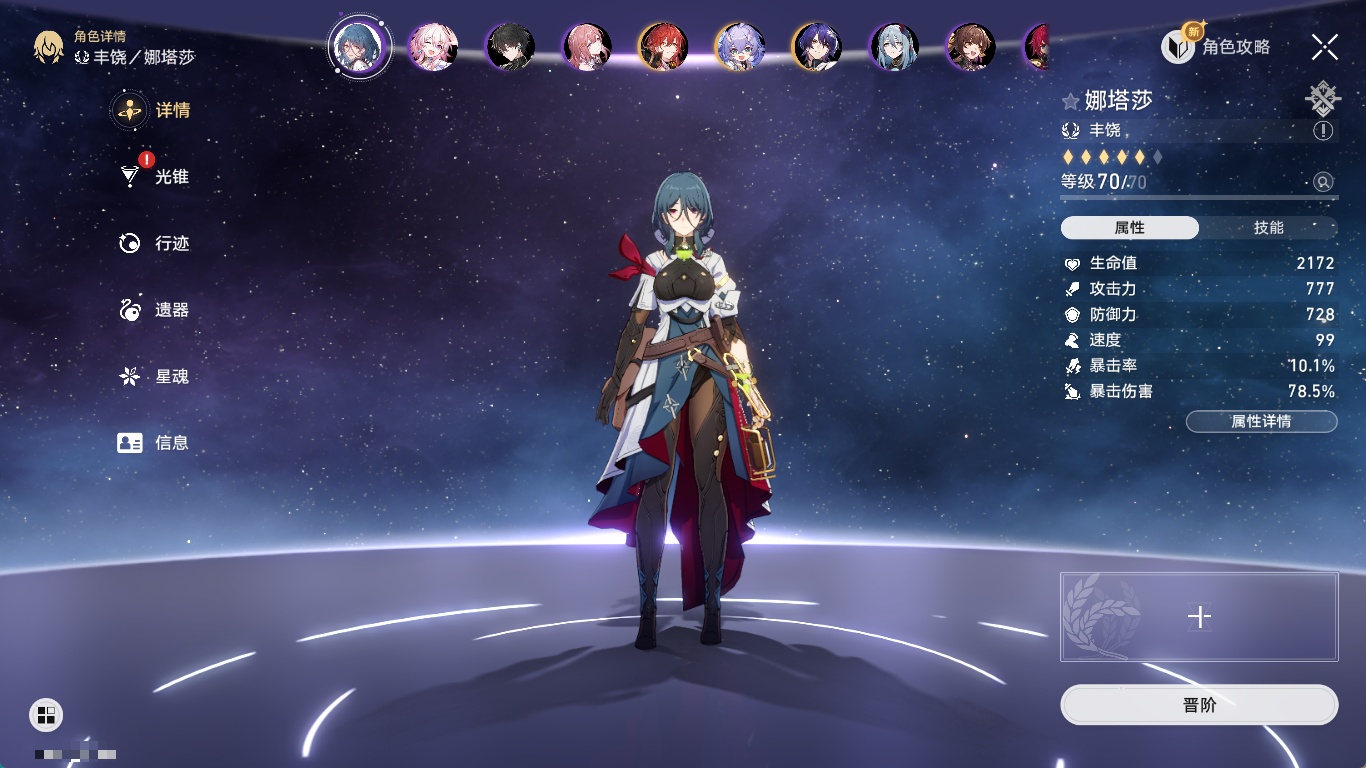The width and height of the screenshot is (1366, 768).
Task: Open the level preview magnifier icon
Action: pyautogui.click(x=1323, y=182)
